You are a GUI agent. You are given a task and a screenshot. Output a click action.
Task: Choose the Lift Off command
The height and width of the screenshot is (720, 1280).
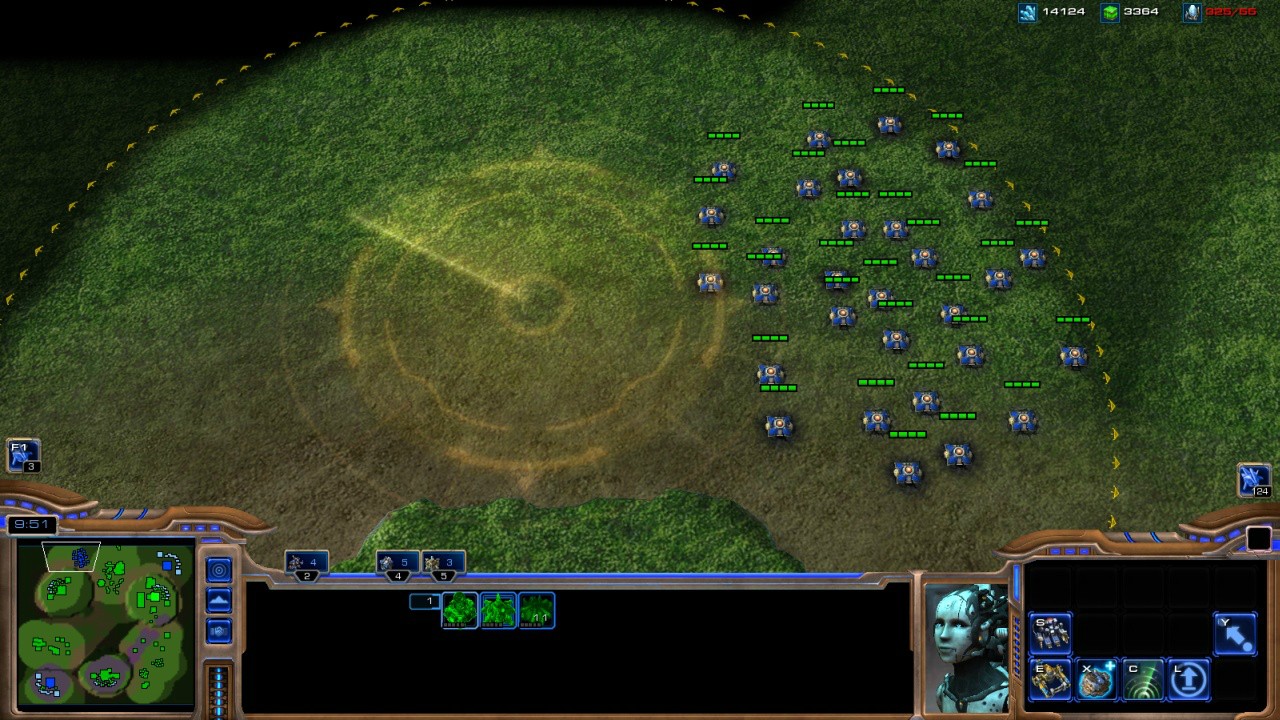click(x=1188, y=680)
